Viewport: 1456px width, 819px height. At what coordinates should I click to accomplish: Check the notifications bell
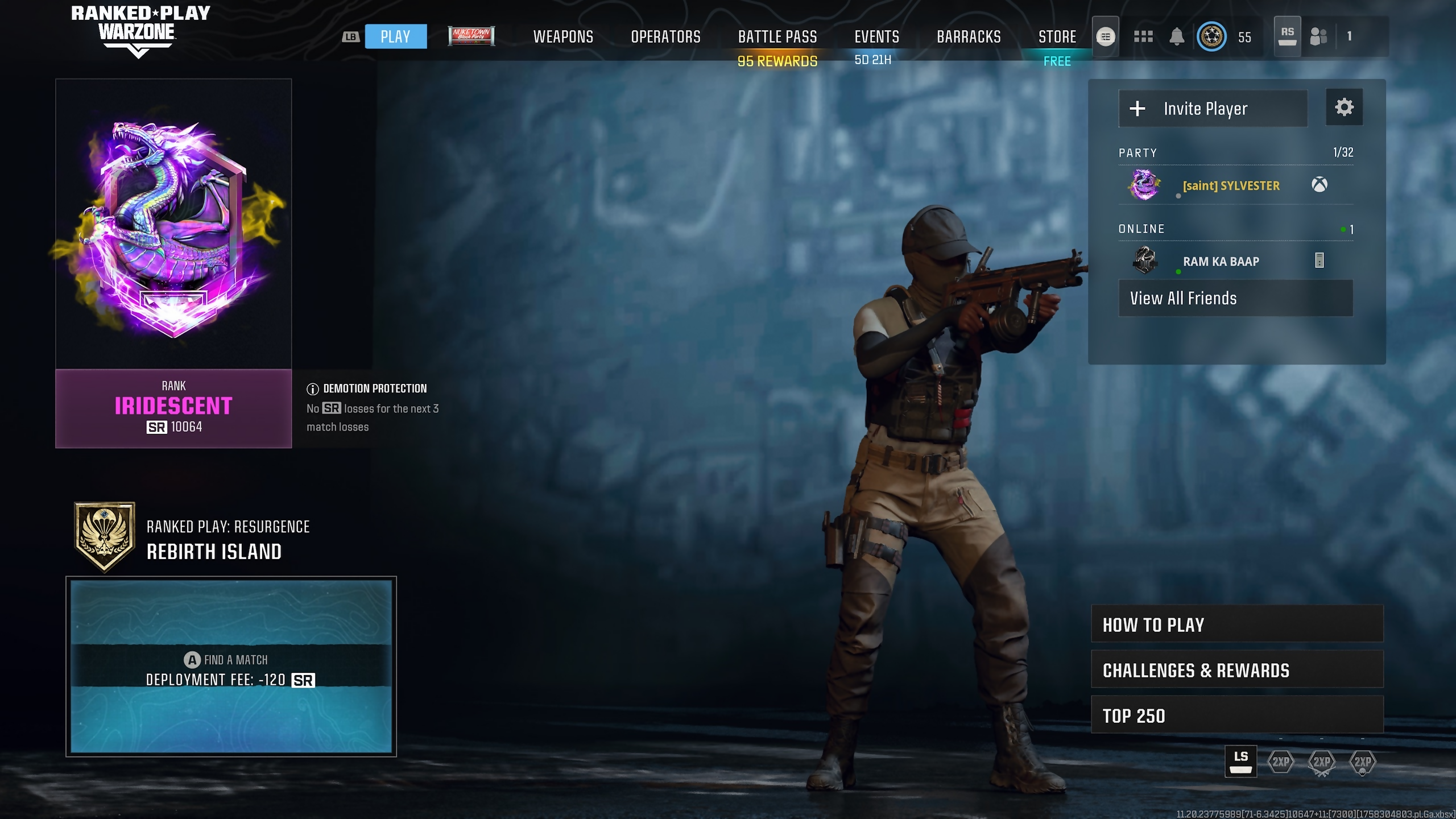click(1177, 37)
